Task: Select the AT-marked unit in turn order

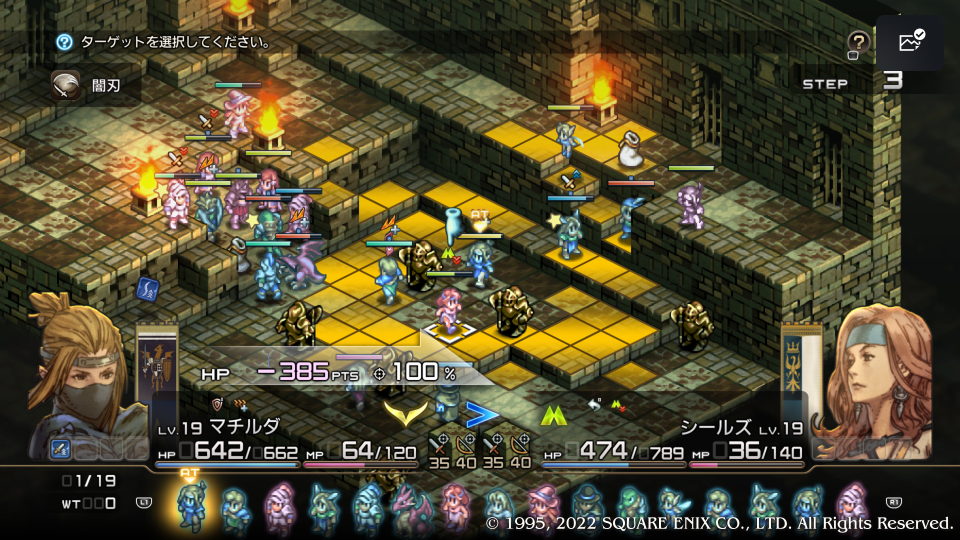Action: click(190, 506)
